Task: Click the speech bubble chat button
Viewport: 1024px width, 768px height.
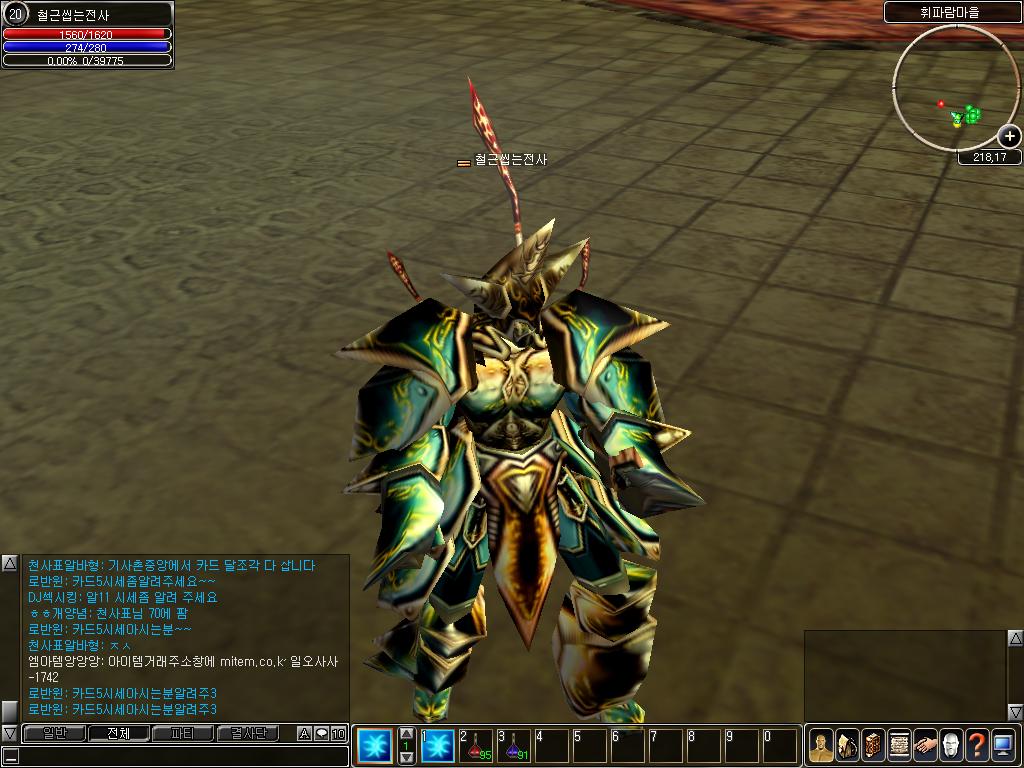Action: pyautogui.click(x=321, y=734)
